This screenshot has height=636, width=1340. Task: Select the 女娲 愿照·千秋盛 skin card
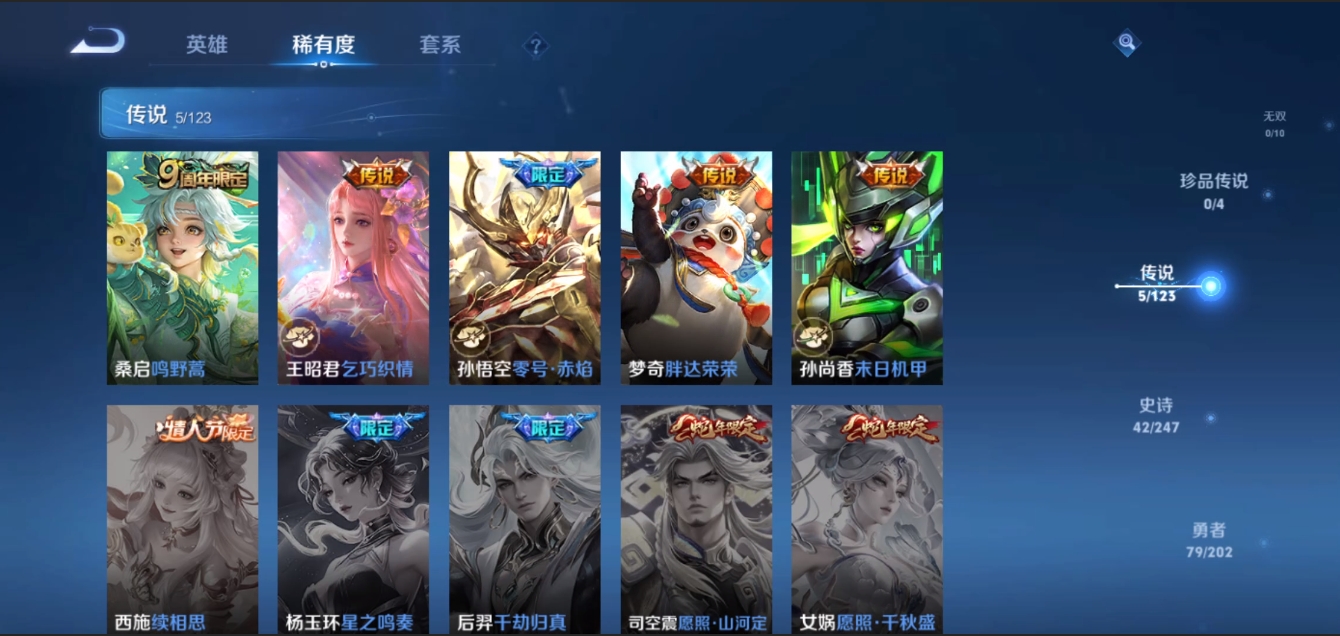click(866, 519)
